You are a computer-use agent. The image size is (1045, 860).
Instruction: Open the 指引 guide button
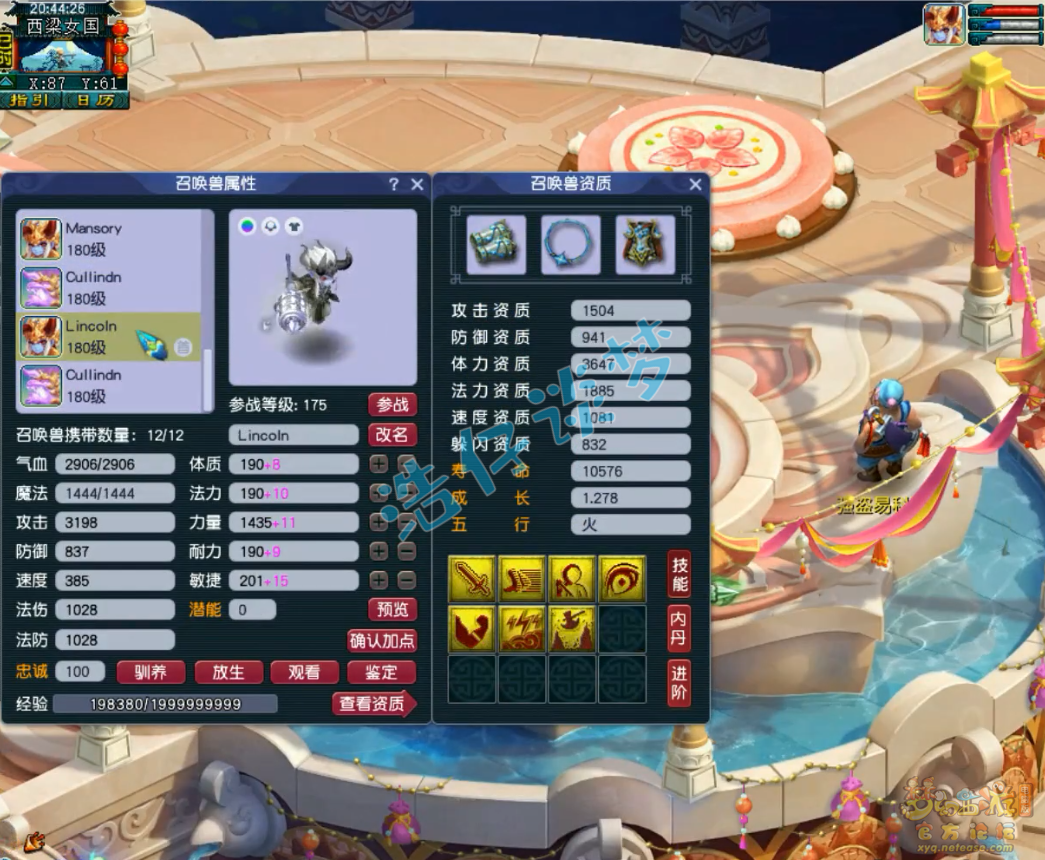pos(31,100)
